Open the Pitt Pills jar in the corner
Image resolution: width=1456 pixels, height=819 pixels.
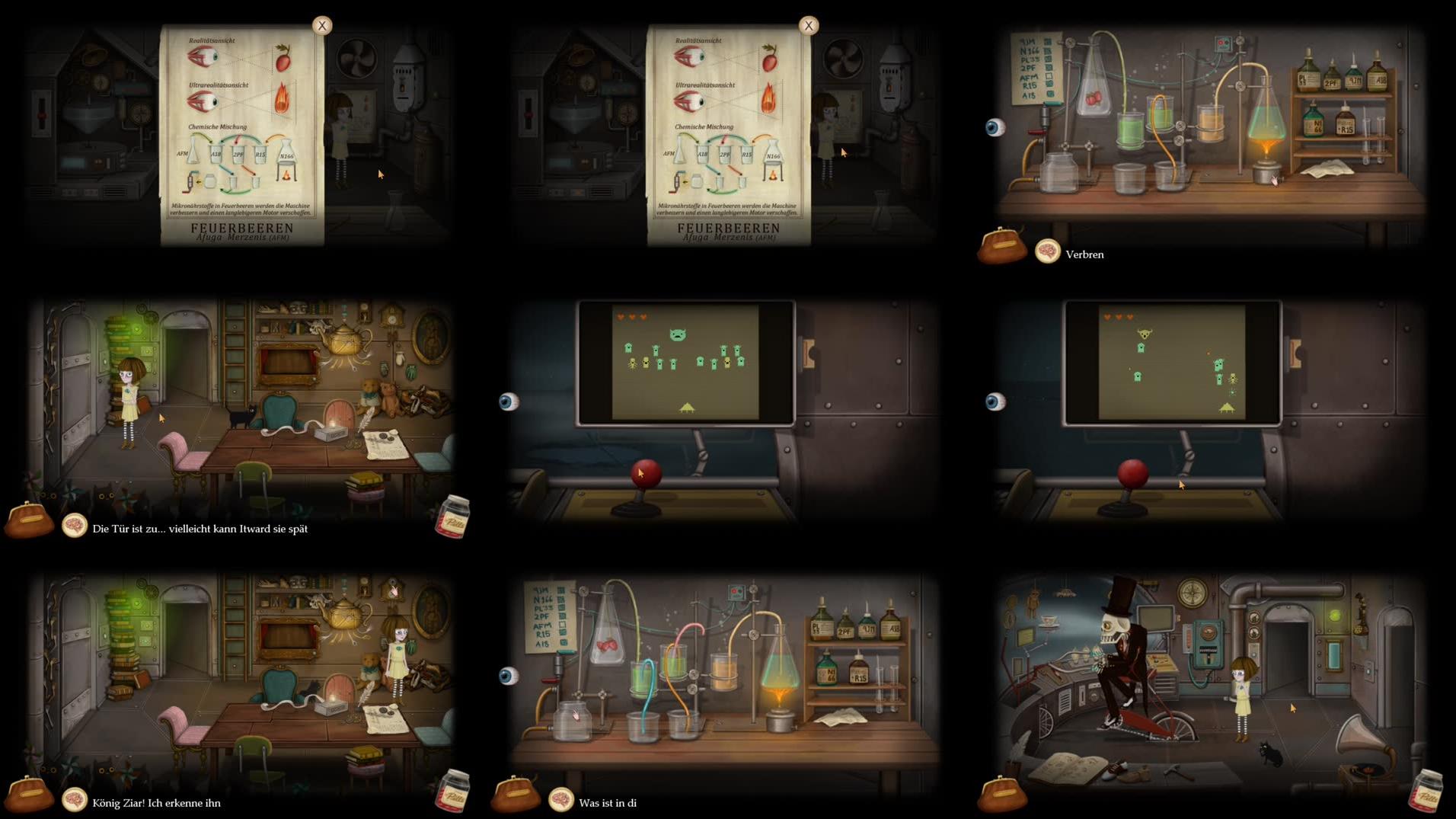point(453,516)
